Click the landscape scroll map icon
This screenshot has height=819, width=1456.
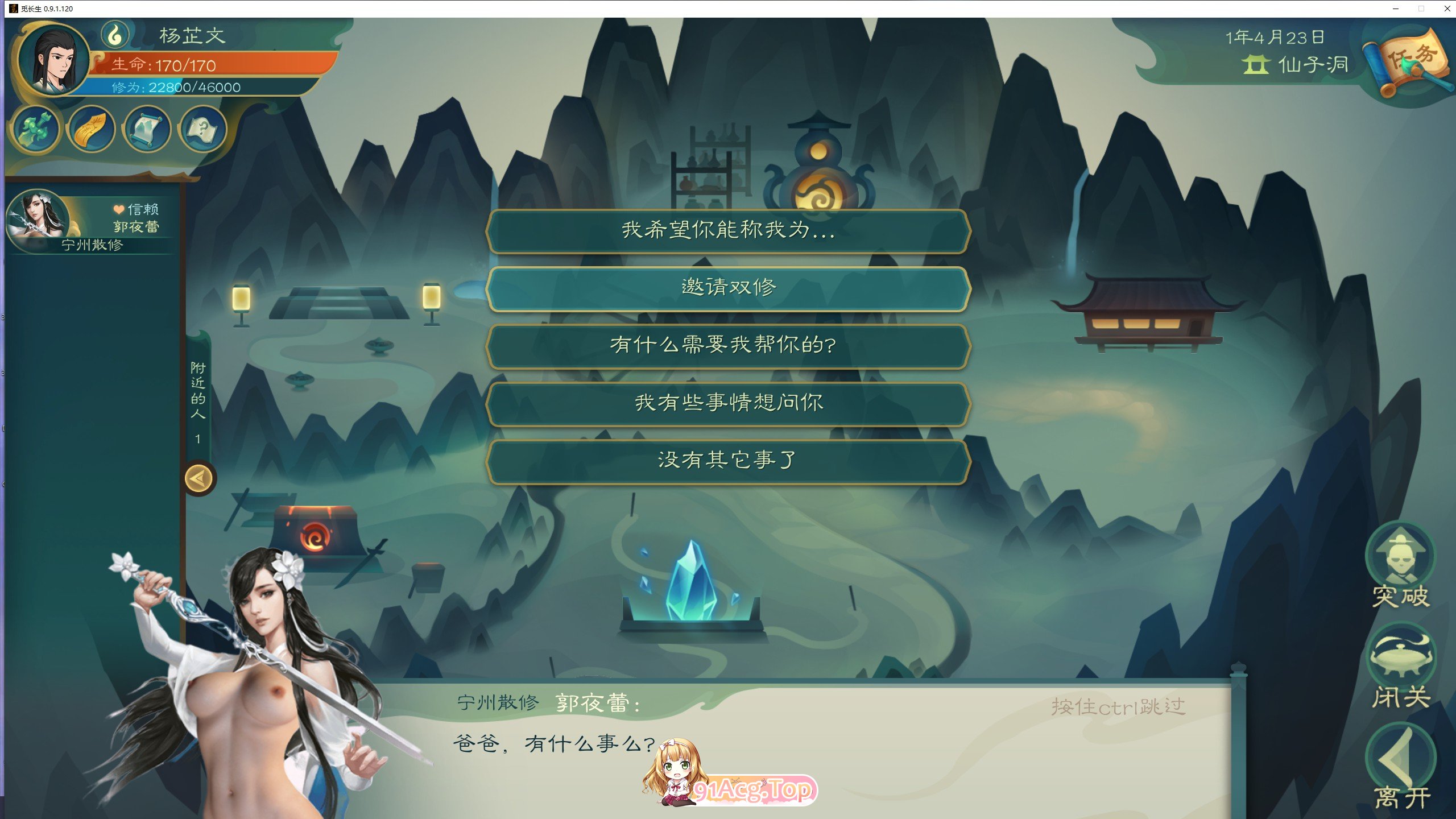coord(146,130)
